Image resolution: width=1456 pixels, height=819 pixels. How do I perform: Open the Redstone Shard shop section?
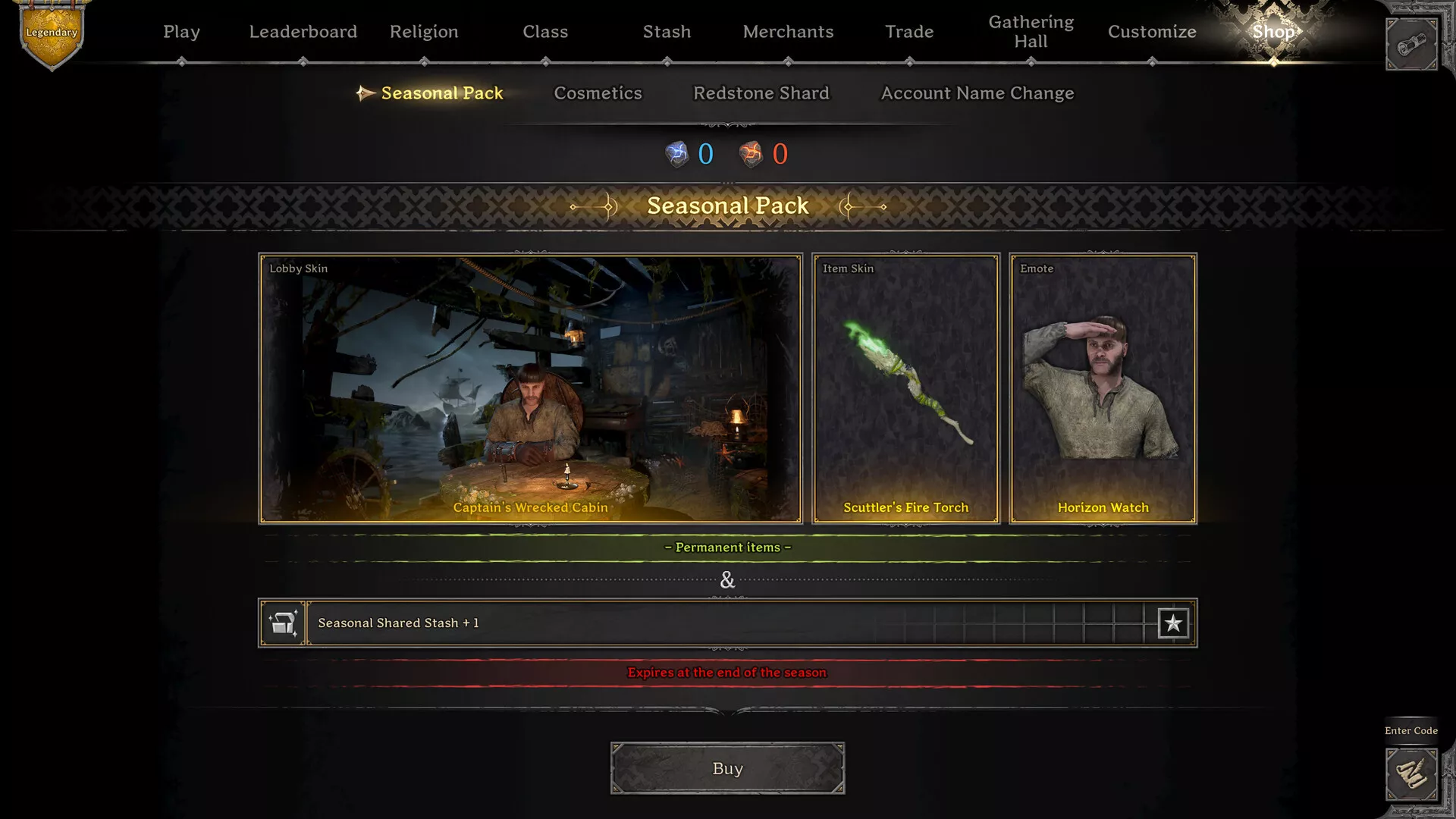[761, 93]
